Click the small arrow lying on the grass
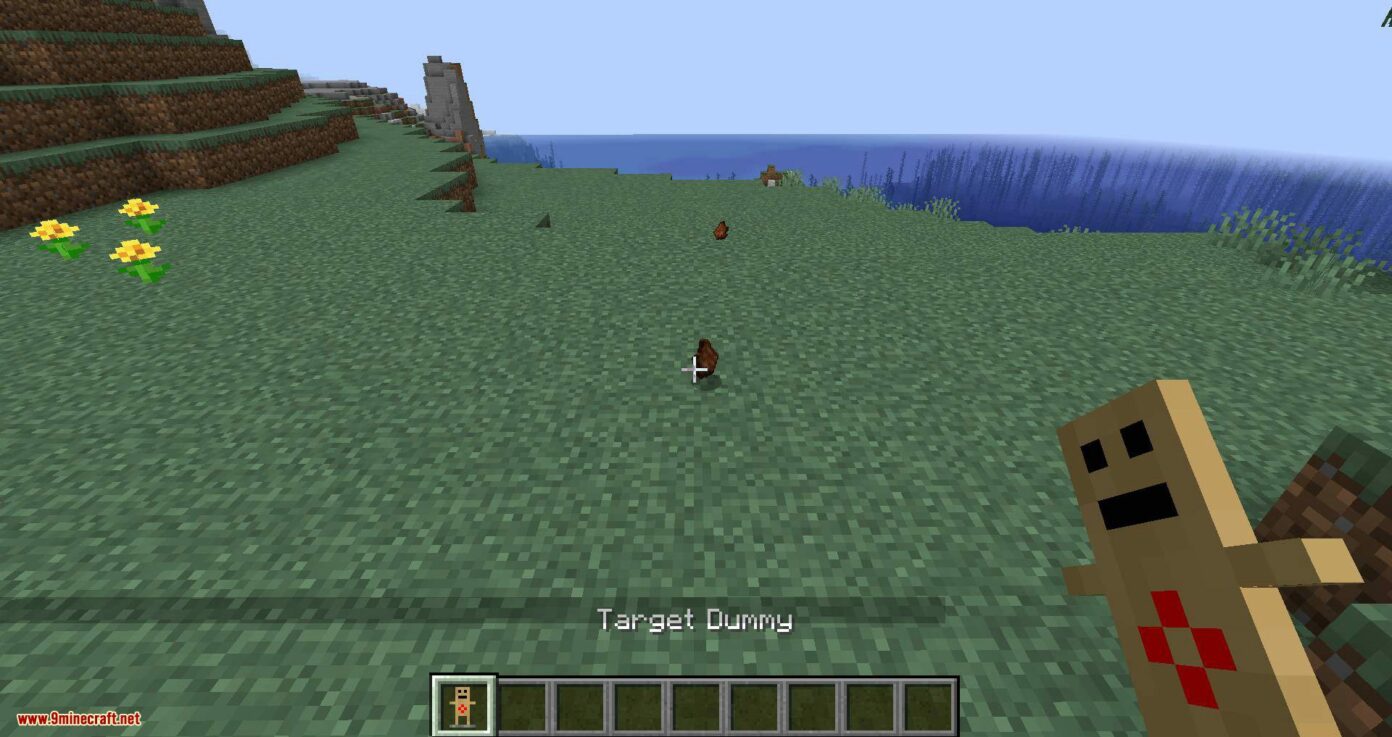The width and height of the screenshot is (1392, 737). [543, 220]
